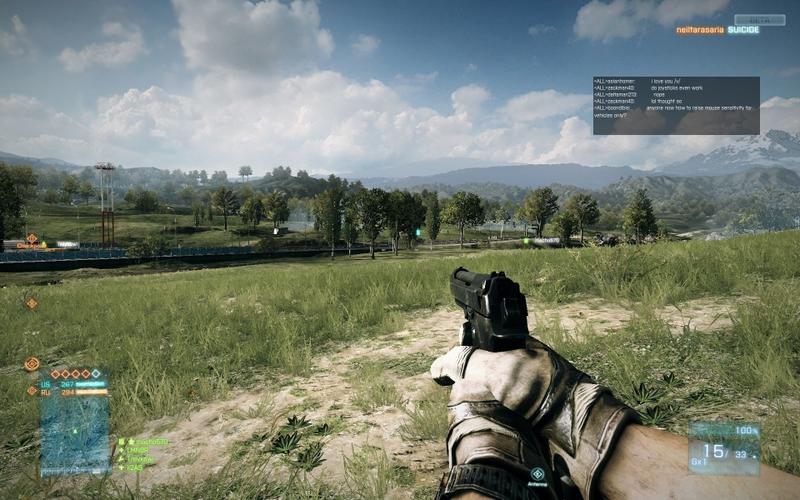Open the chat message box
This screenshot has height=500, width=800.
pyautogui.click(x=675, y=105)
